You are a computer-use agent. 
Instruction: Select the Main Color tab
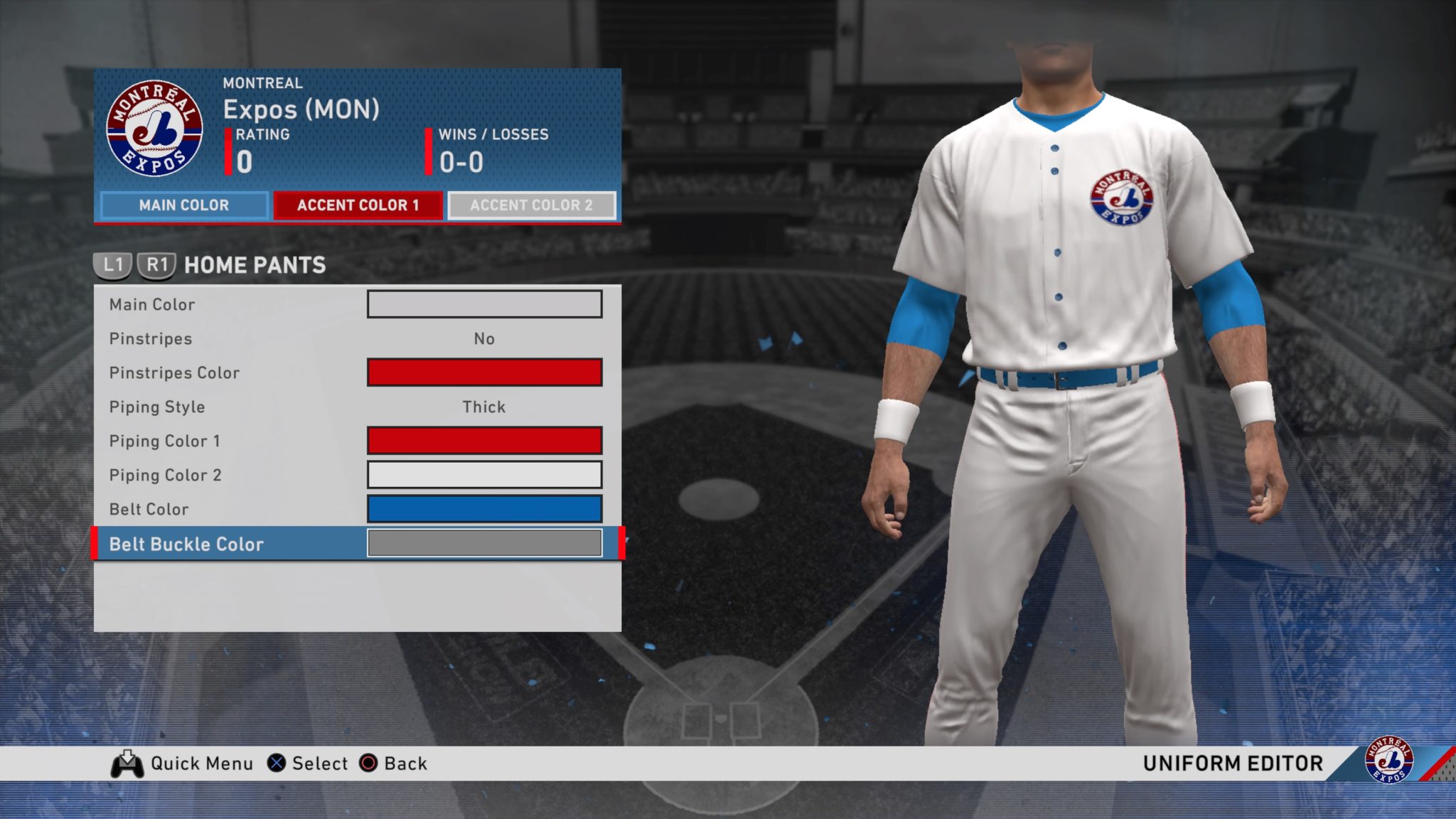tap(184, 205)
